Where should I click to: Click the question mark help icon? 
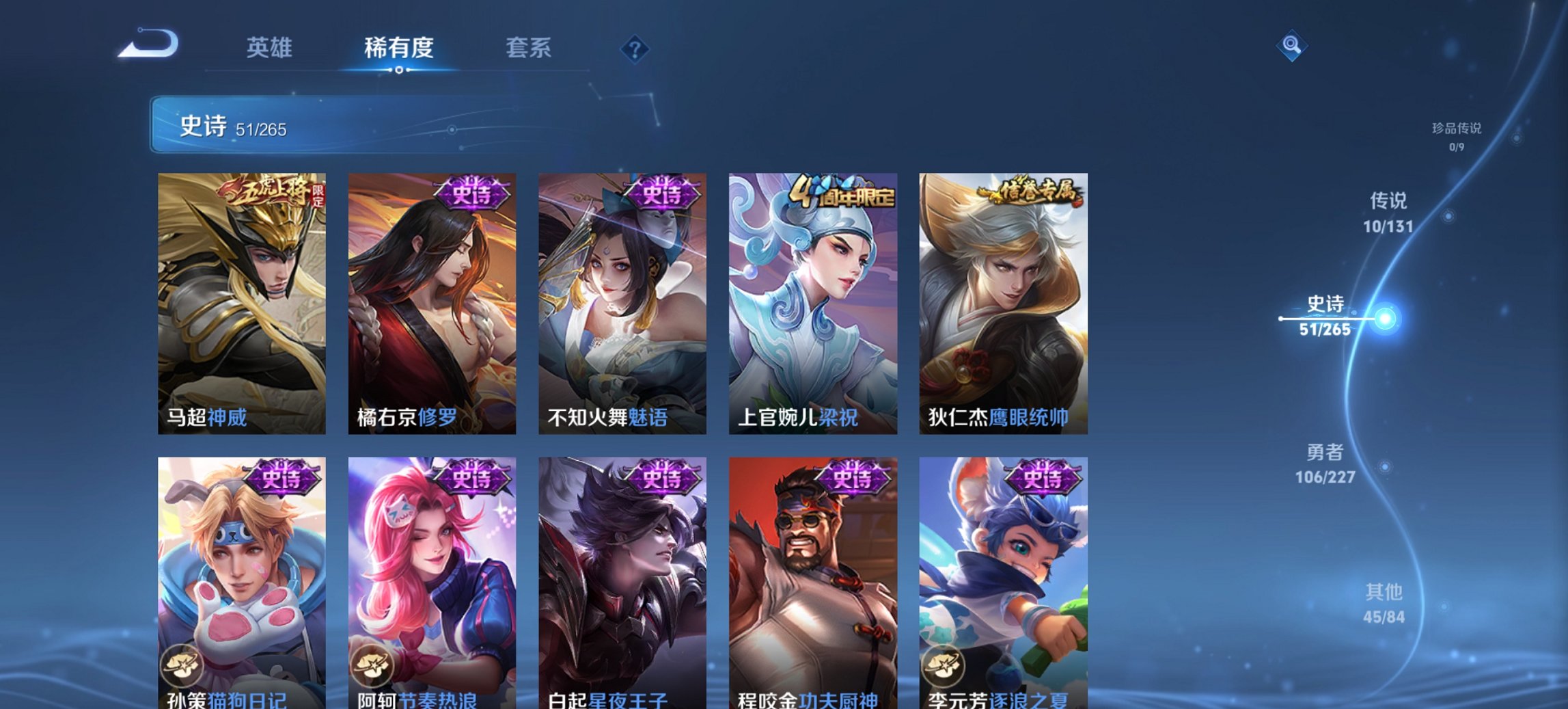coord(635,49)
